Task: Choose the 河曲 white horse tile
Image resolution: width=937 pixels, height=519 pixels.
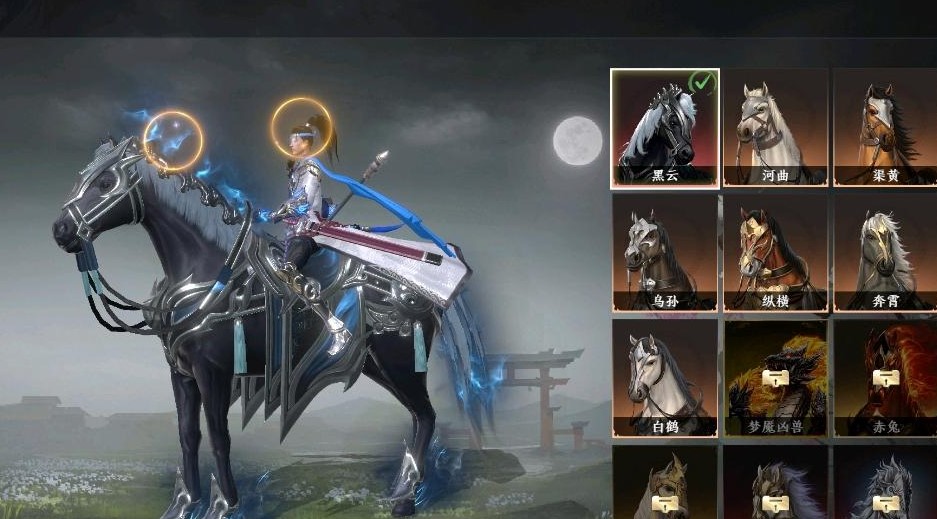Action: tap(775, 127)
